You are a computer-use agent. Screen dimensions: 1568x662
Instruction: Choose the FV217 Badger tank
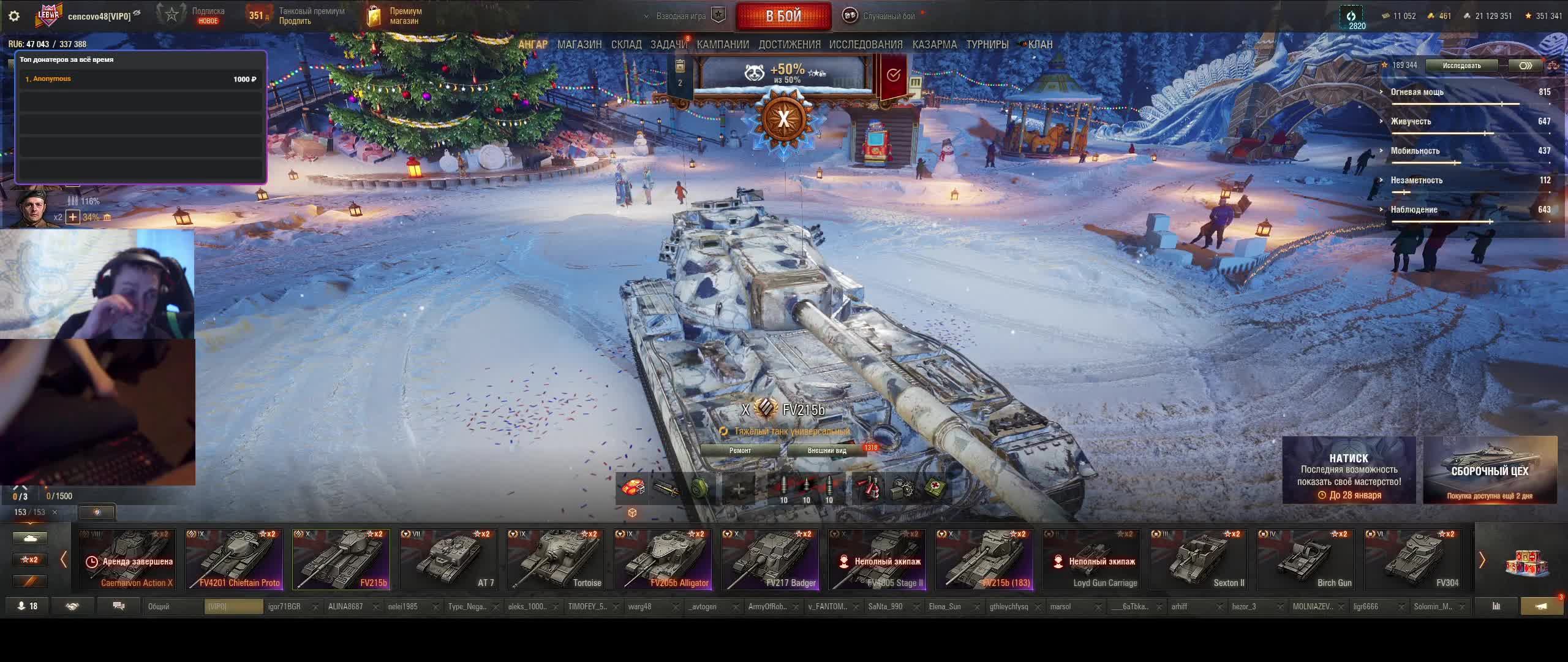[770, 560]
